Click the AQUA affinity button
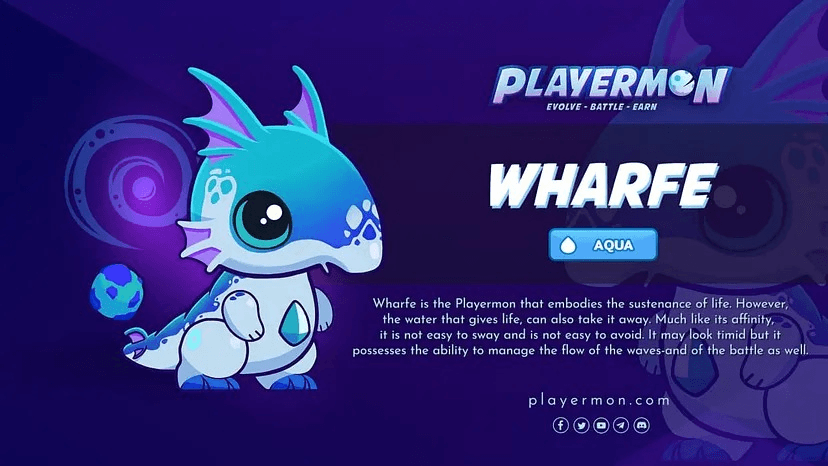Viewport: 828px width, 466px height. 603,245
